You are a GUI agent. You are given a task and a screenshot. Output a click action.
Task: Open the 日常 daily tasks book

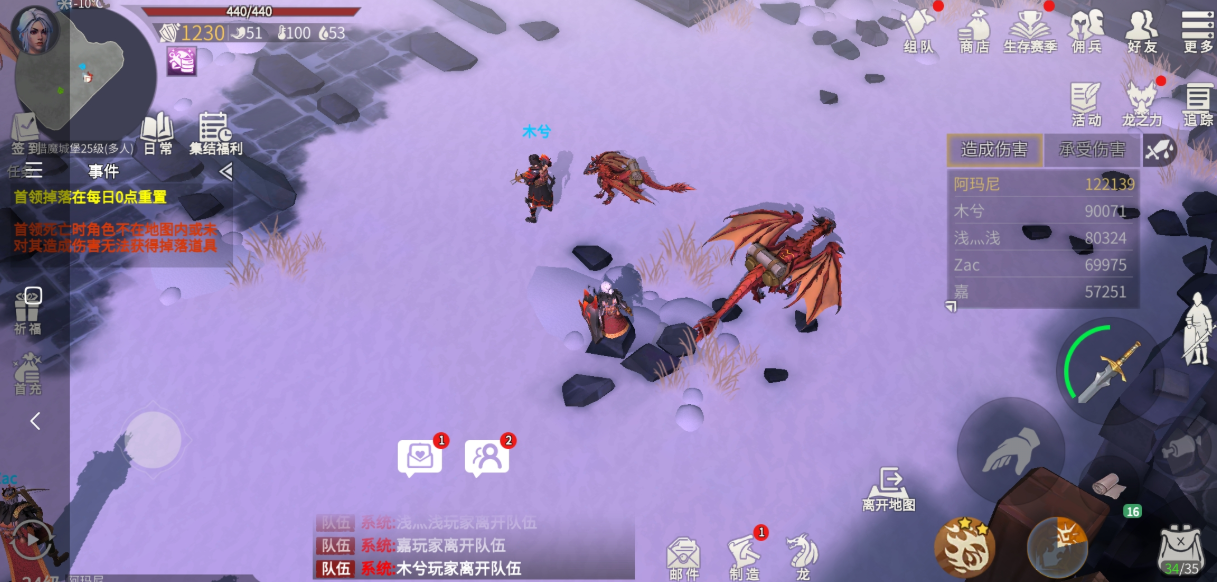click(157, 134)
